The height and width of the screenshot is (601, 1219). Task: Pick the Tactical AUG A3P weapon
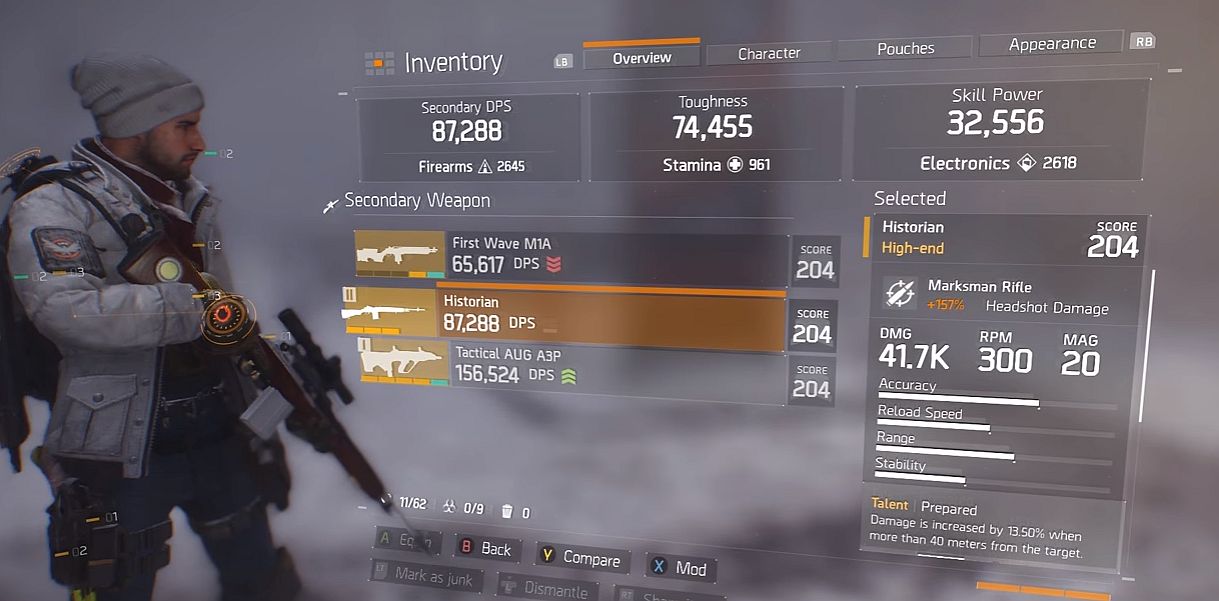(x=570, y=366)
